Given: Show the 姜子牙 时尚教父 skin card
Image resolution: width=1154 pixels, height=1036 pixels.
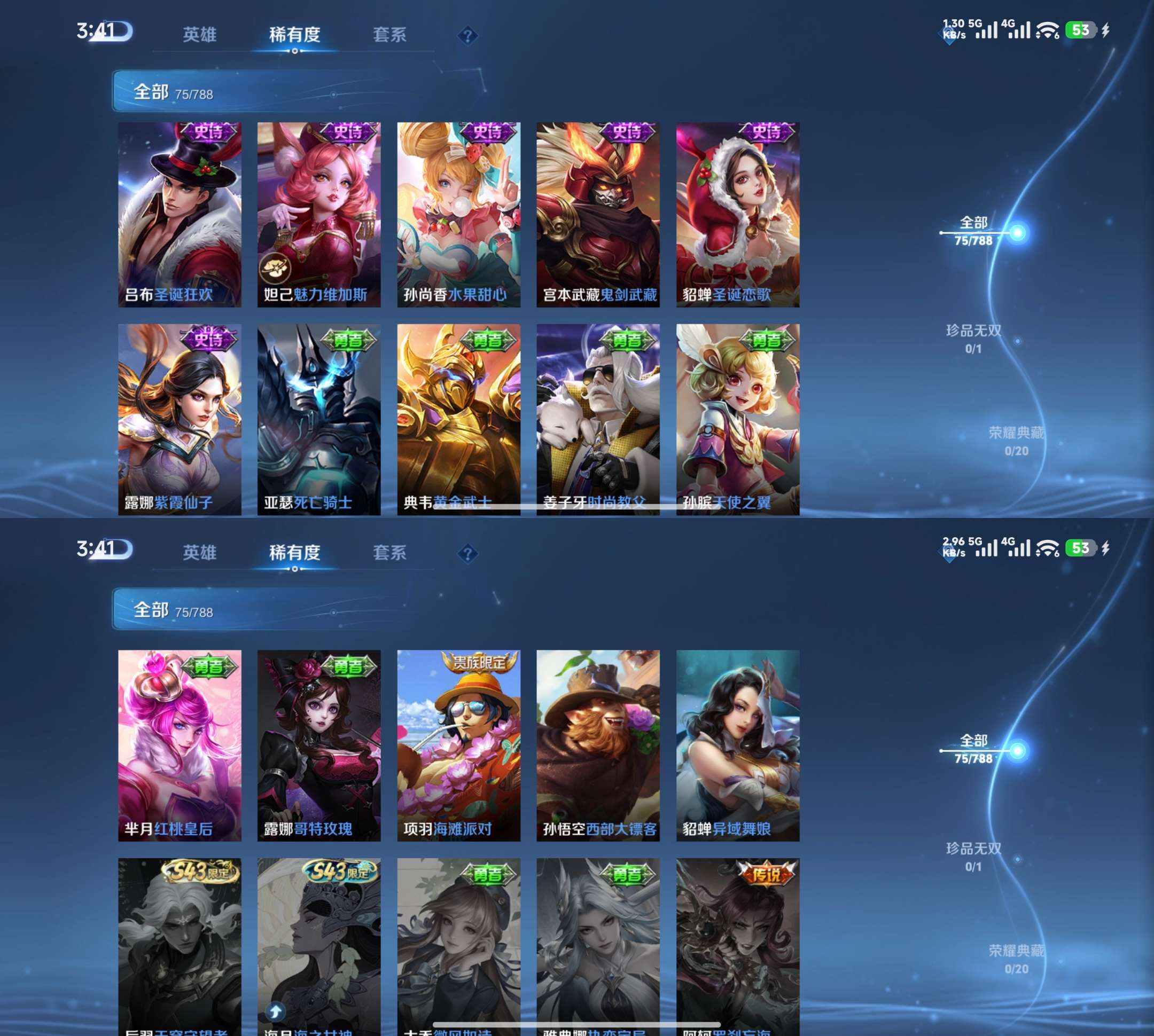Looking at the screenshot, I should [x=597, y=419].
